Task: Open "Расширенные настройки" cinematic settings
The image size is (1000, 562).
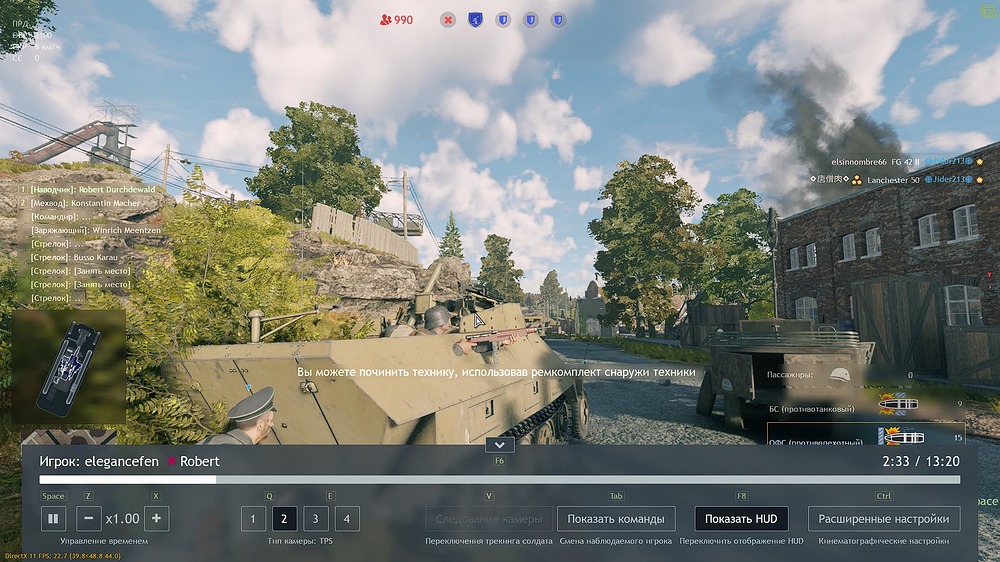Action: [884, 519]
